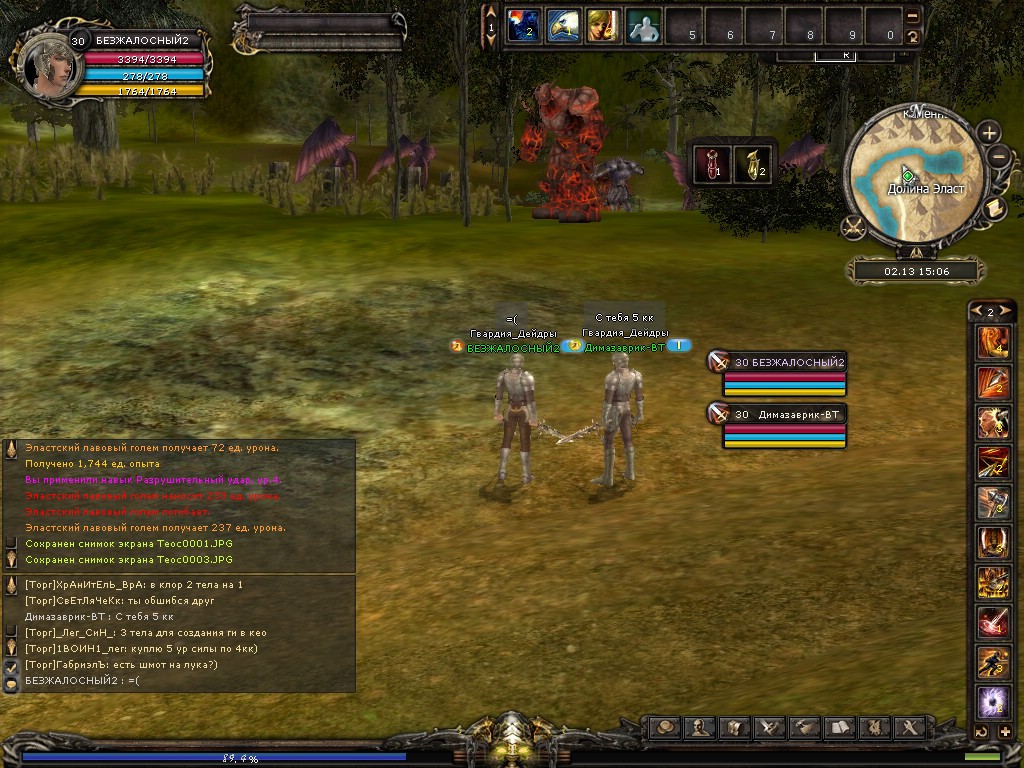The image size is (1024, 768).
Task: Select the blonde character portrait hotbar skill
Action: coord(602,25)
